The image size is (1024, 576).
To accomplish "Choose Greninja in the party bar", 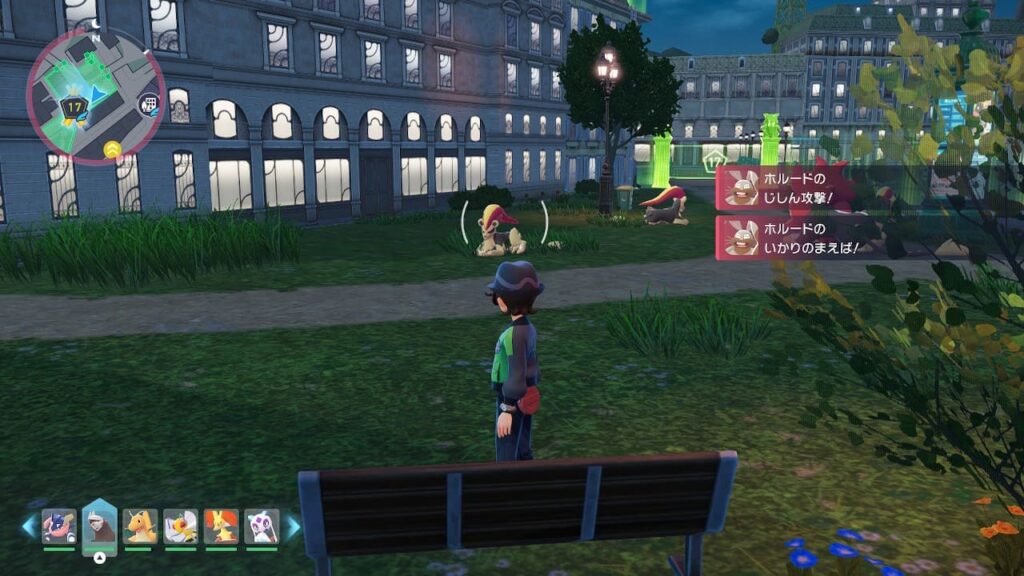I will tap(59, 526).
